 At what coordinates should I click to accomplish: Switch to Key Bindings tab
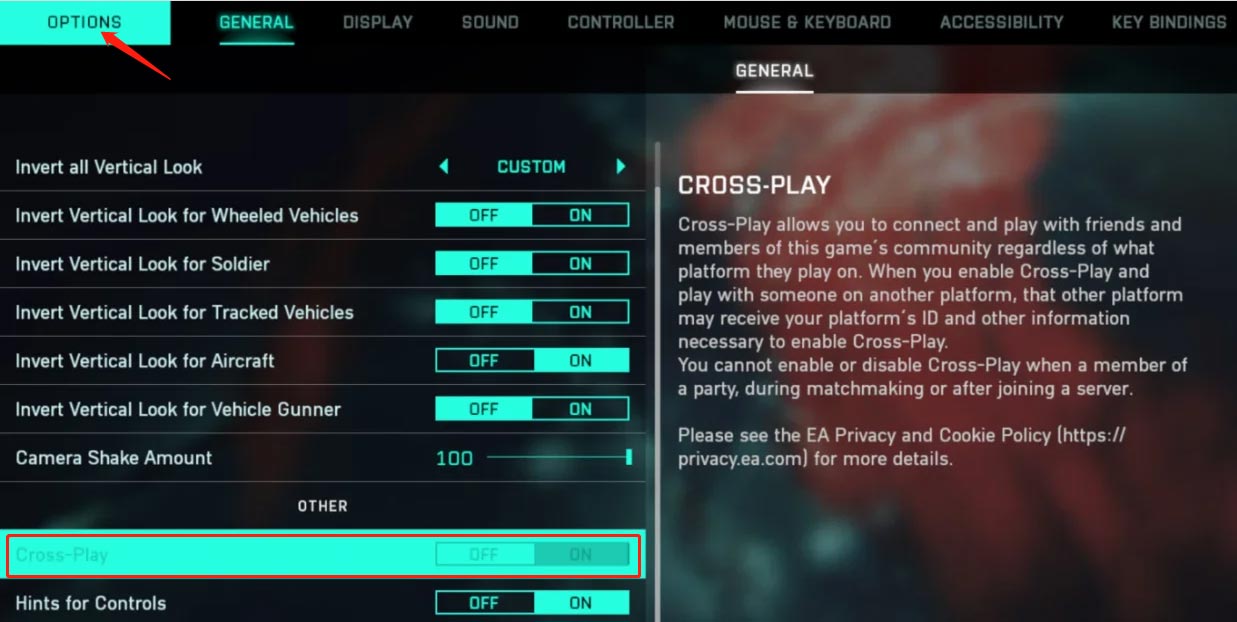pyautogui.click(x=1168, y=22)
